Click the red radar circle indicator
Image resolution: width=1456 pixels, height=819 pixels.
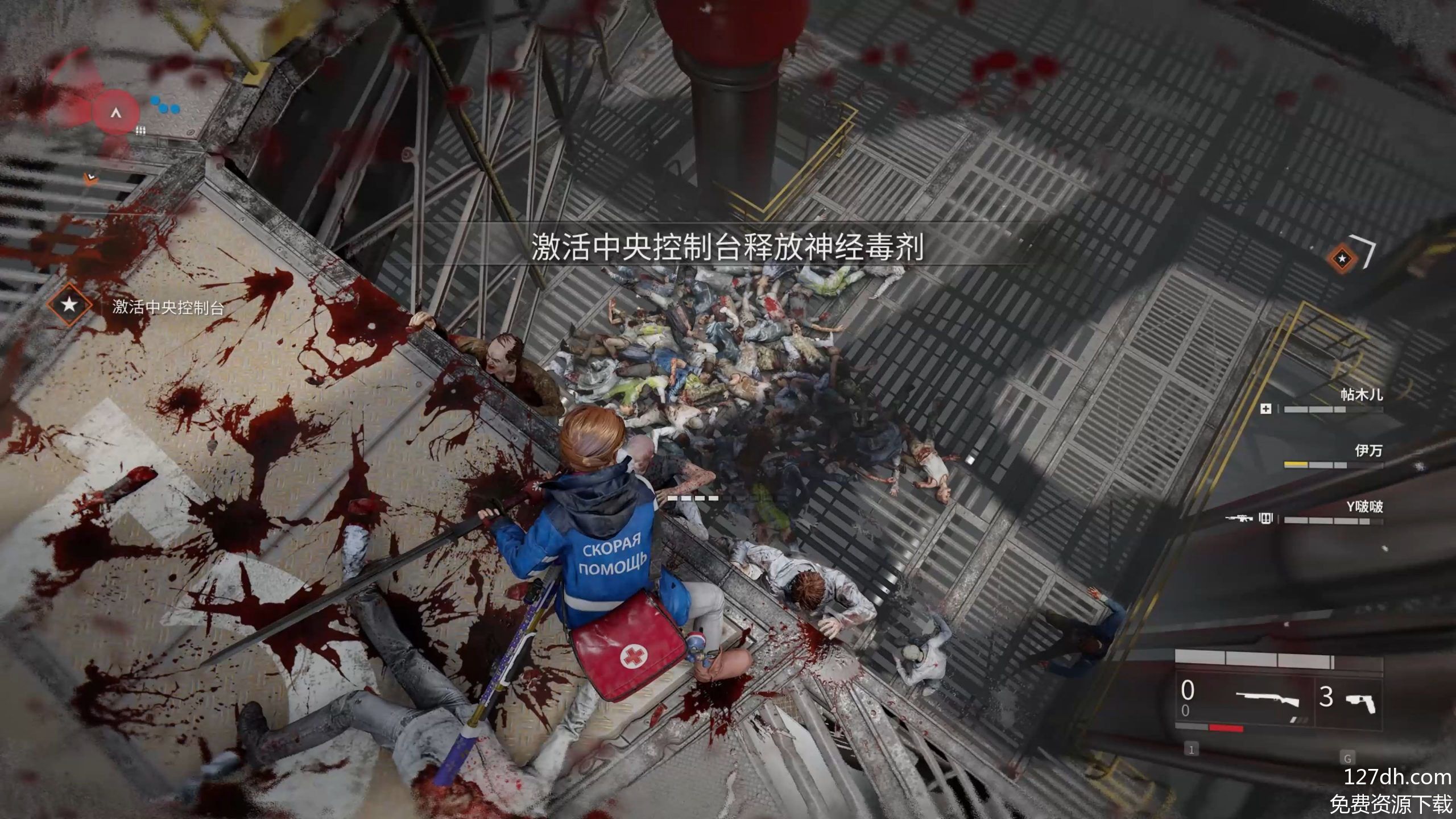116,113
